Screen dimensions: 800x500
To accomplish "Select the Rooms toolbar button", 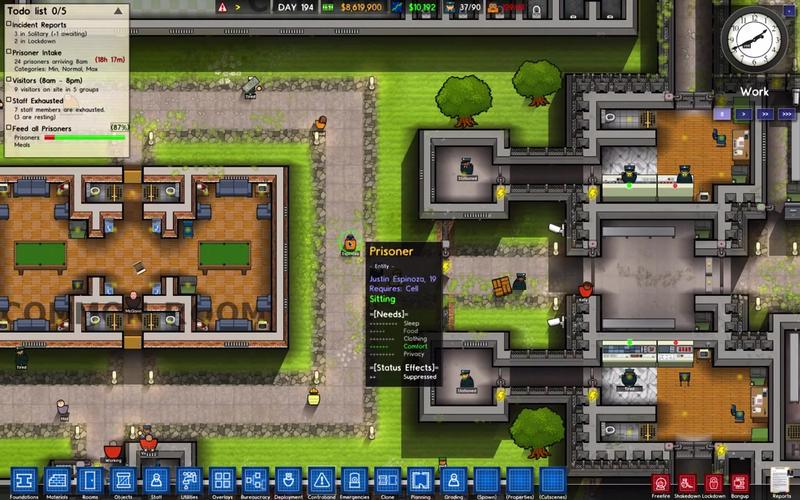I will (90, 480).
